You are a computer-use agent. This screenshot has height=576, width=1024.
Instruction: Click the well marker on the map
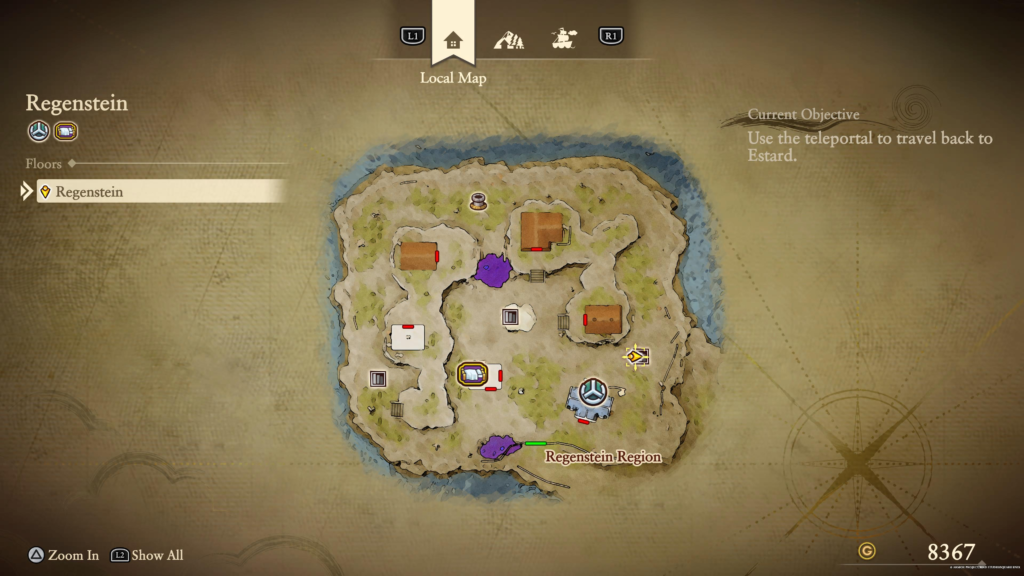pos(479,201)
